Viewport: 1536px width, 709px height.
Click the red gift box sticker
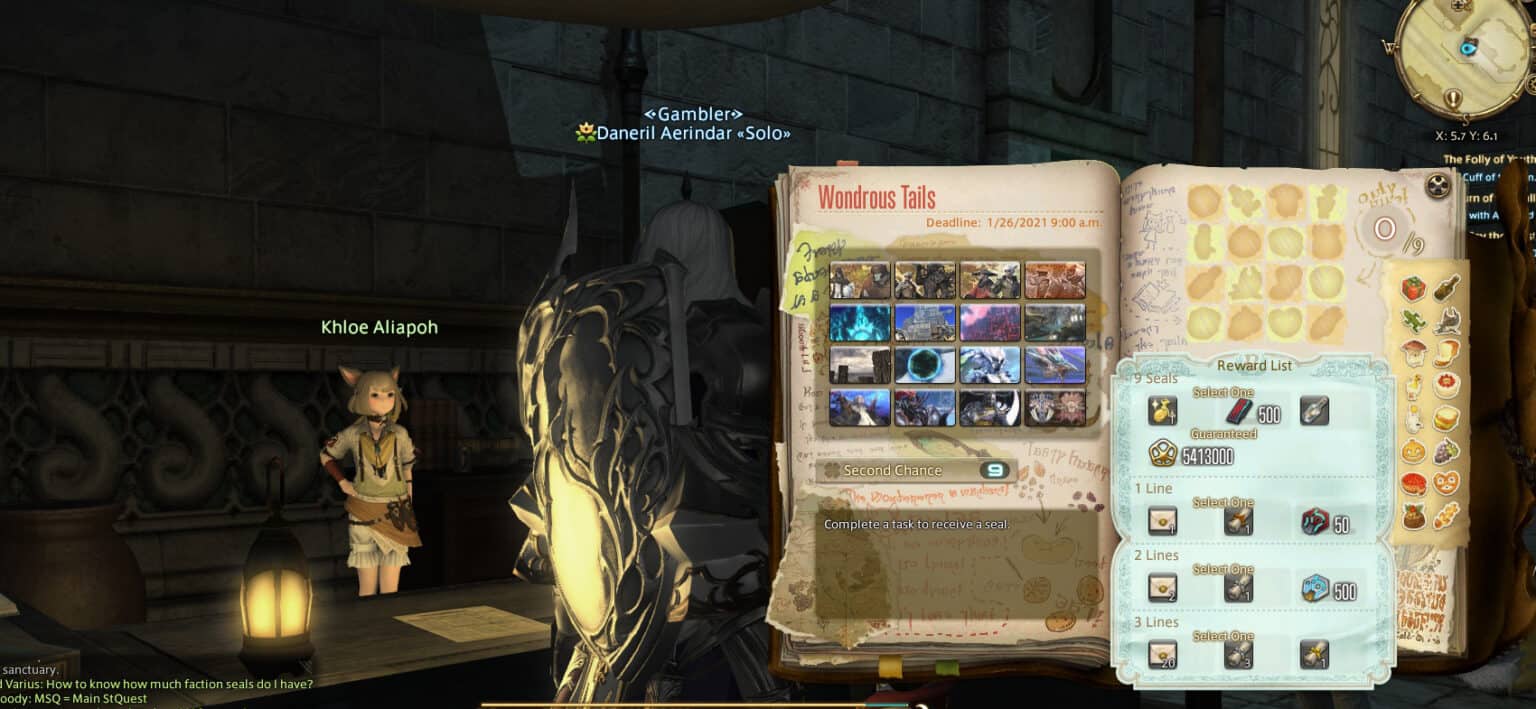pos(1413,289)
